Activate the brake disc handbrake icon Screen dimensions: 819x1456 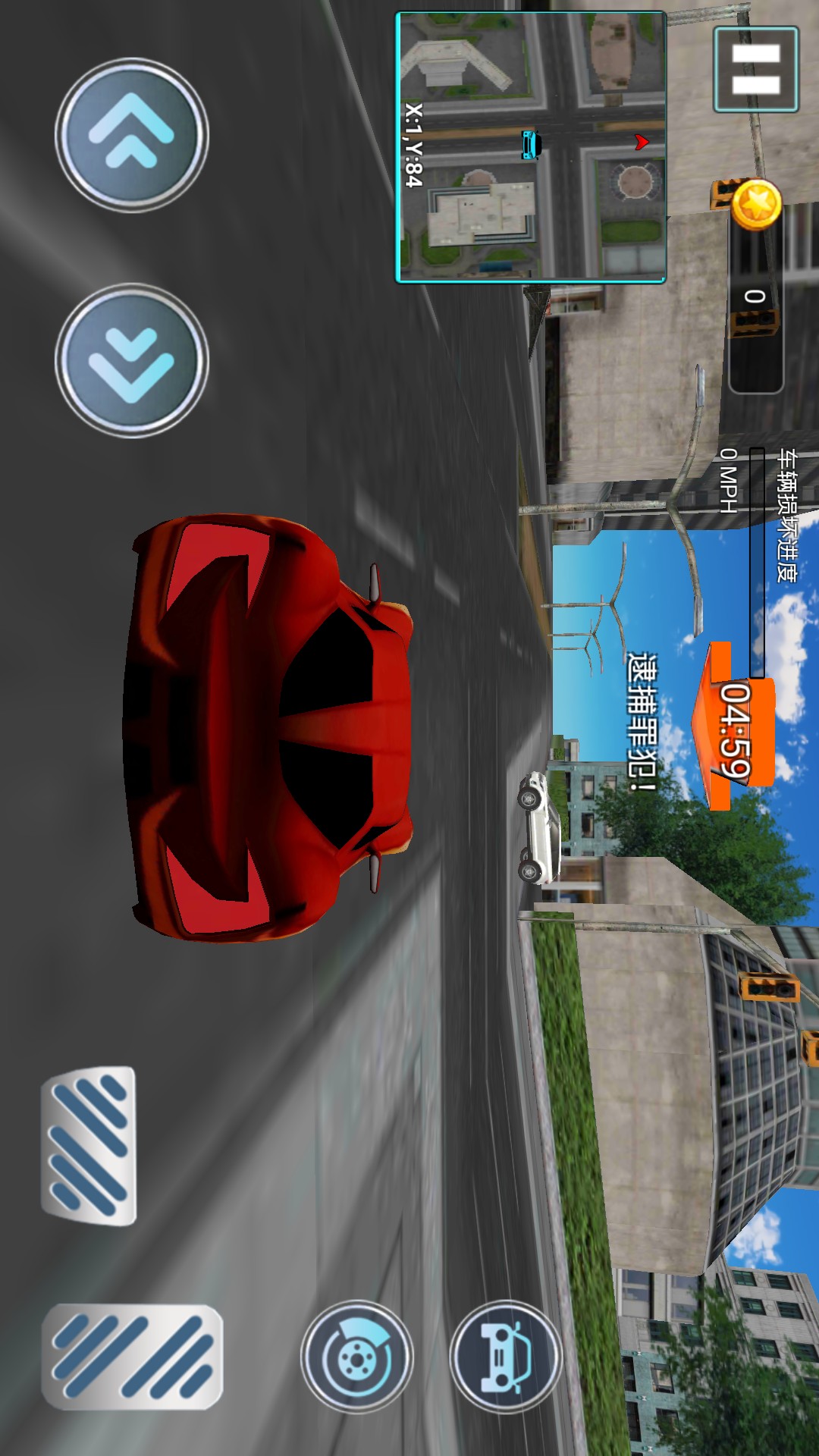356,1356
